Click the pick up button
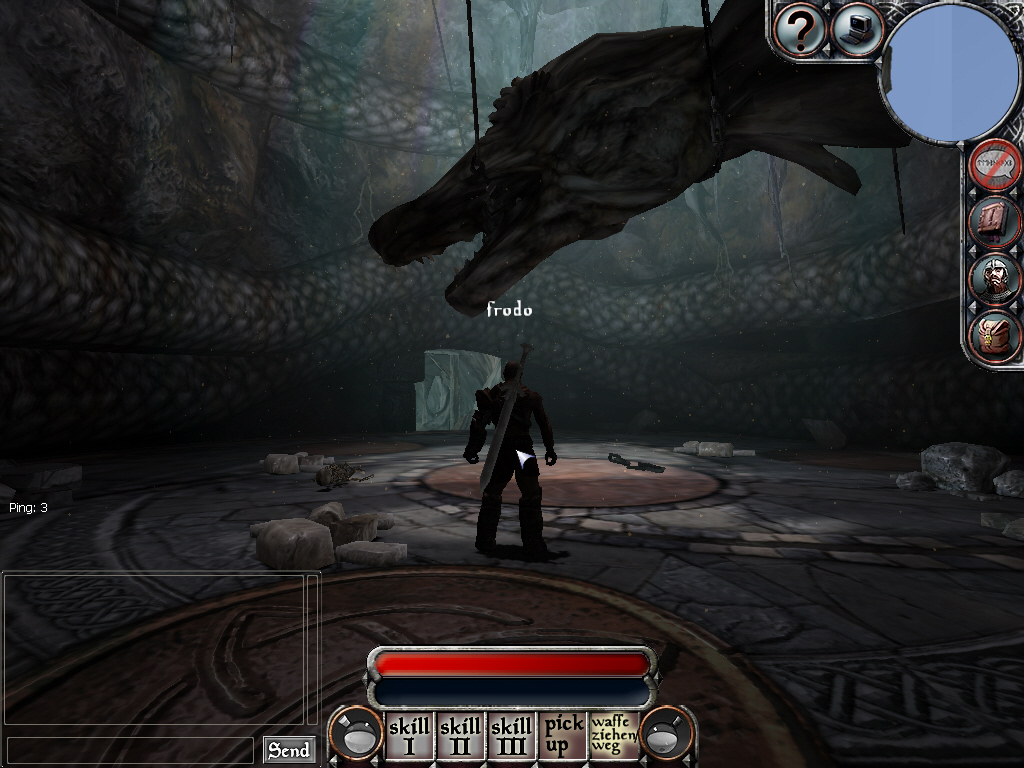 coord(563,736)
